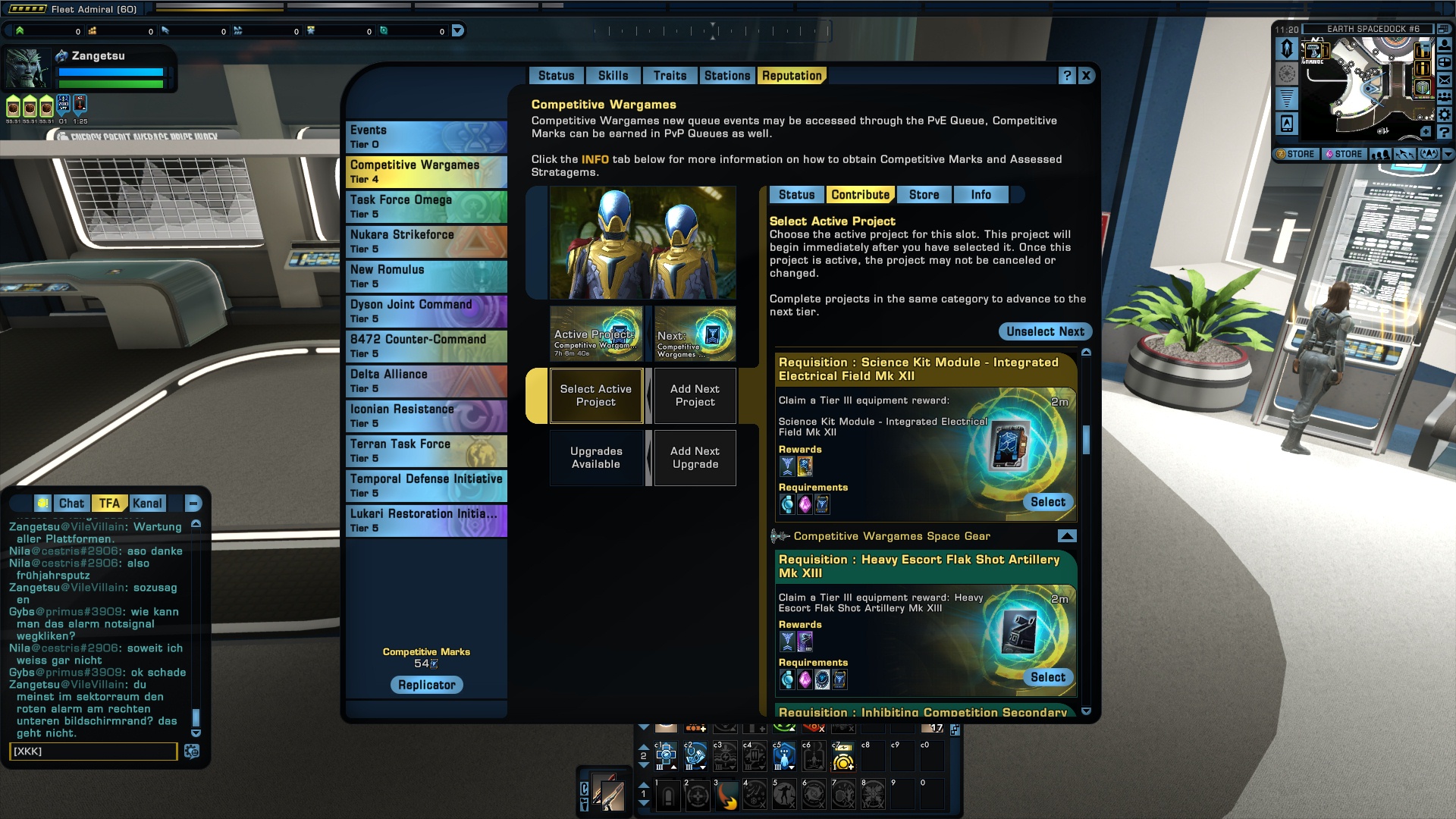Open the help question mark button
The image size is (1456, 819).
(x=1067, y=76)
